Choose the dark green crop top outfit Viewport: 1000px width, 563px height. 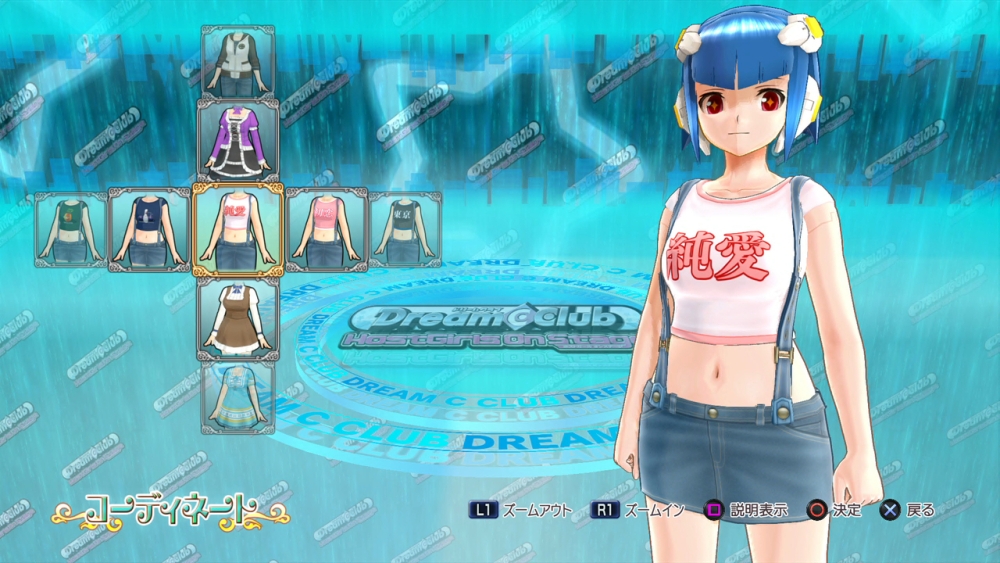click(x=71, y=229)
